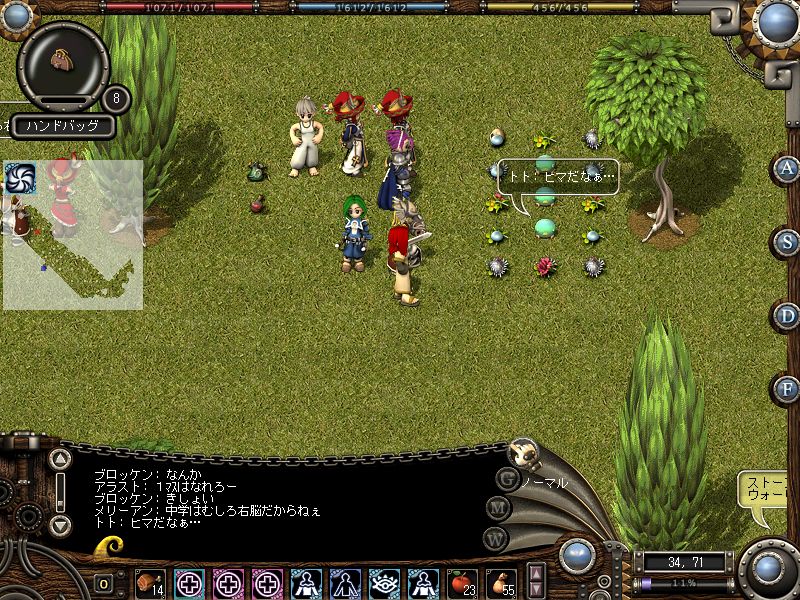Open the W menu button

click(495, 537)
